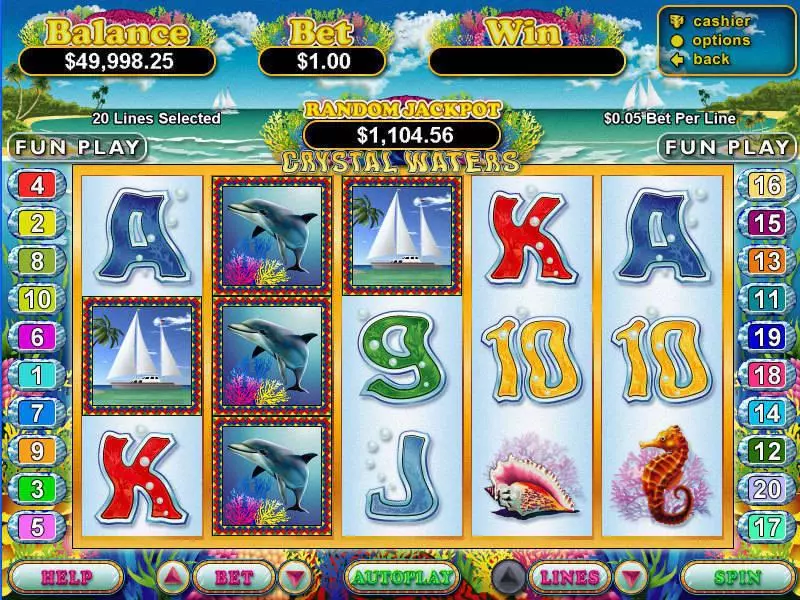Select payline number 19
The height and width of the screenshot is (600, 800).
766,337
